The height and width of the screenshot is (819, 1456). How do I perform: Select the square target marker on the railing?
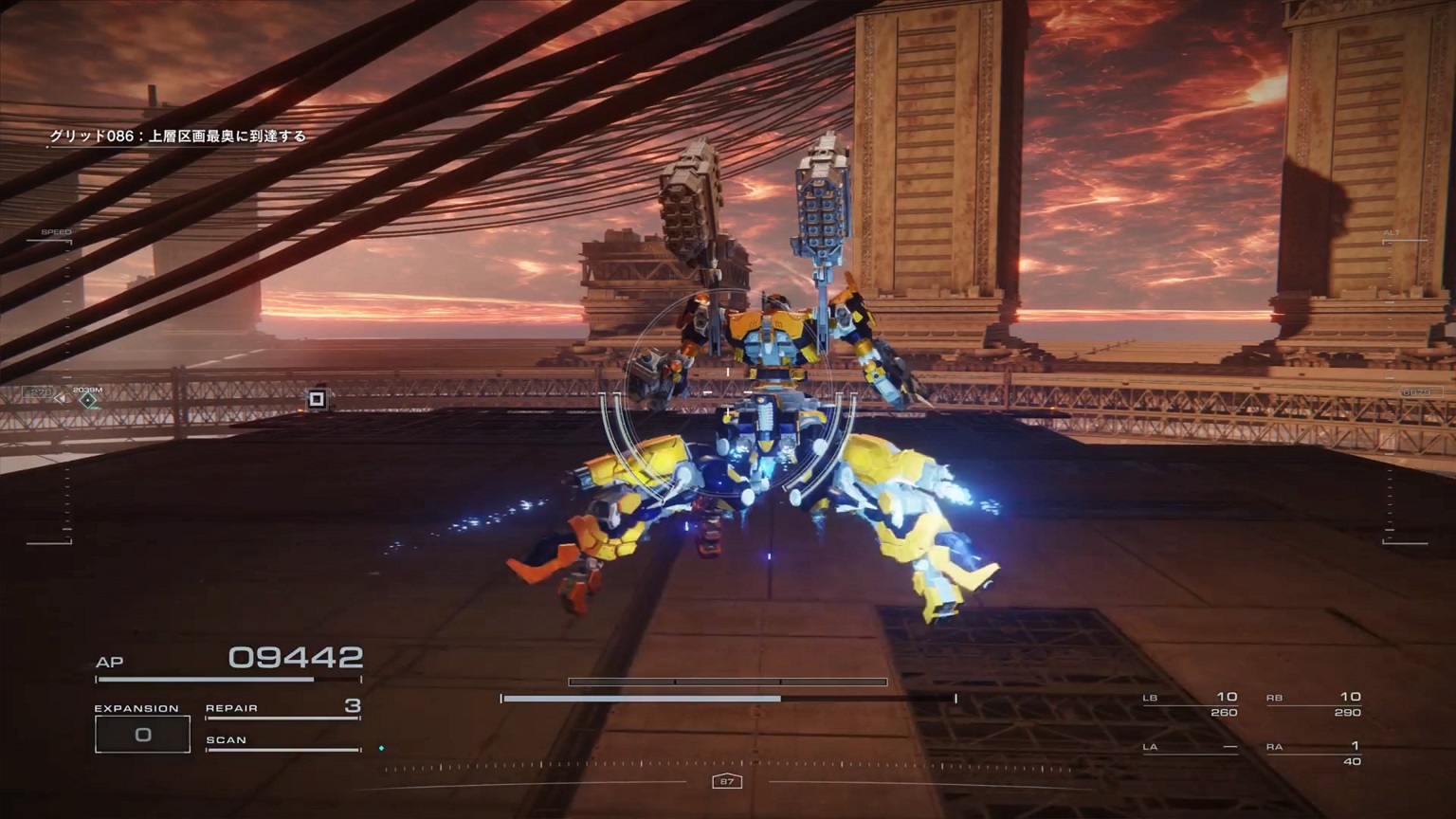point(318,399)
